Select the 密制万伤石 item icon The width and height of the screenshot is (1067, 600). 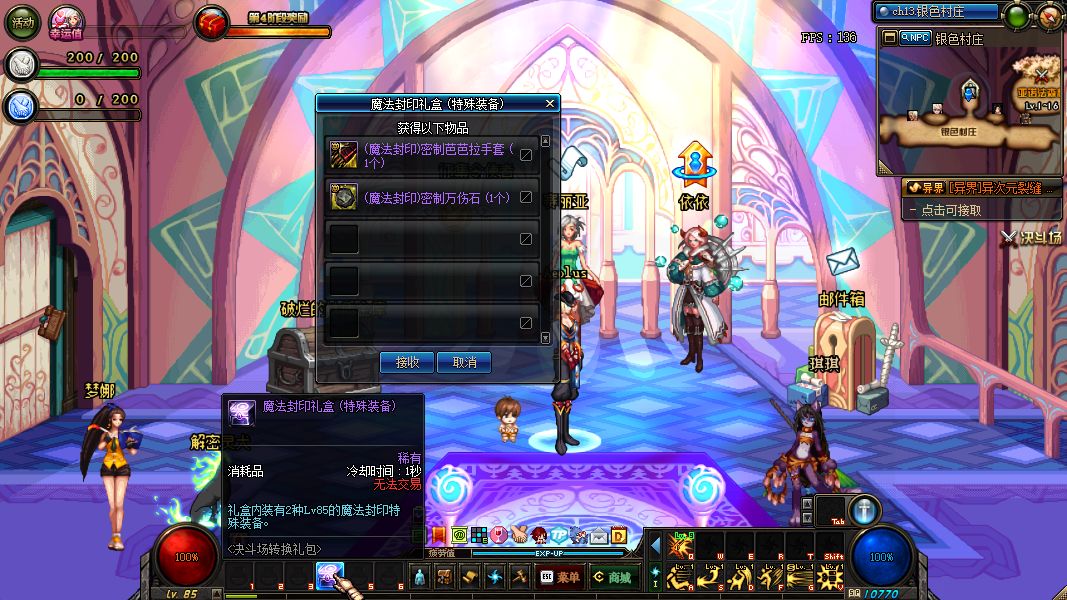click(x=344, y=198)
